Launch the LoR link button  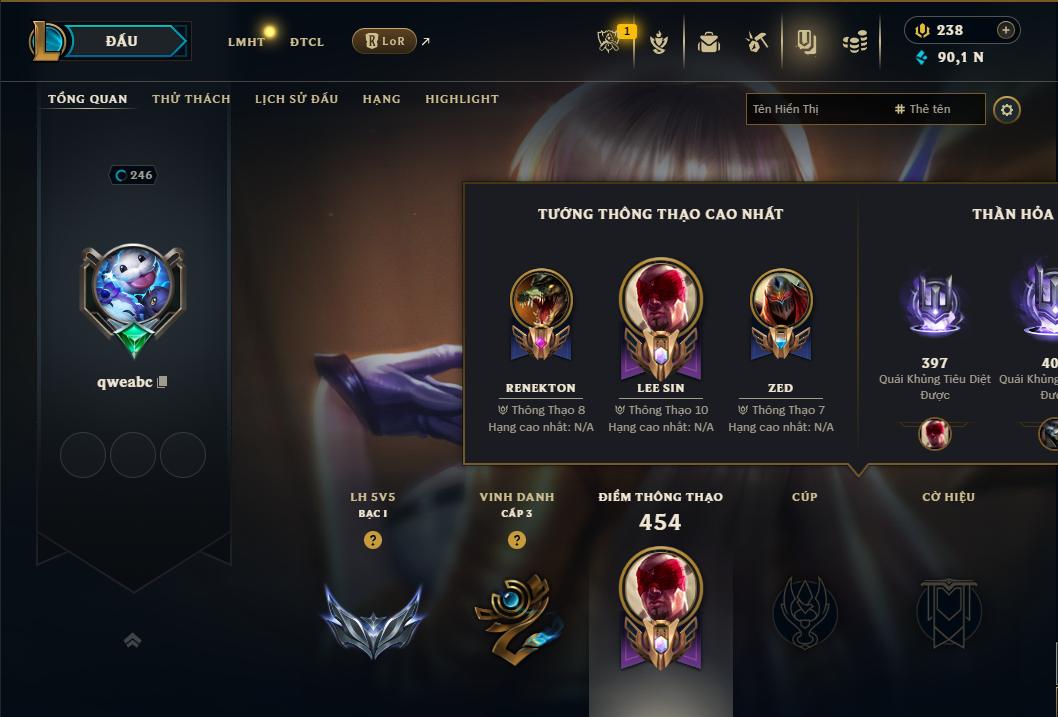tap(384, 41)
